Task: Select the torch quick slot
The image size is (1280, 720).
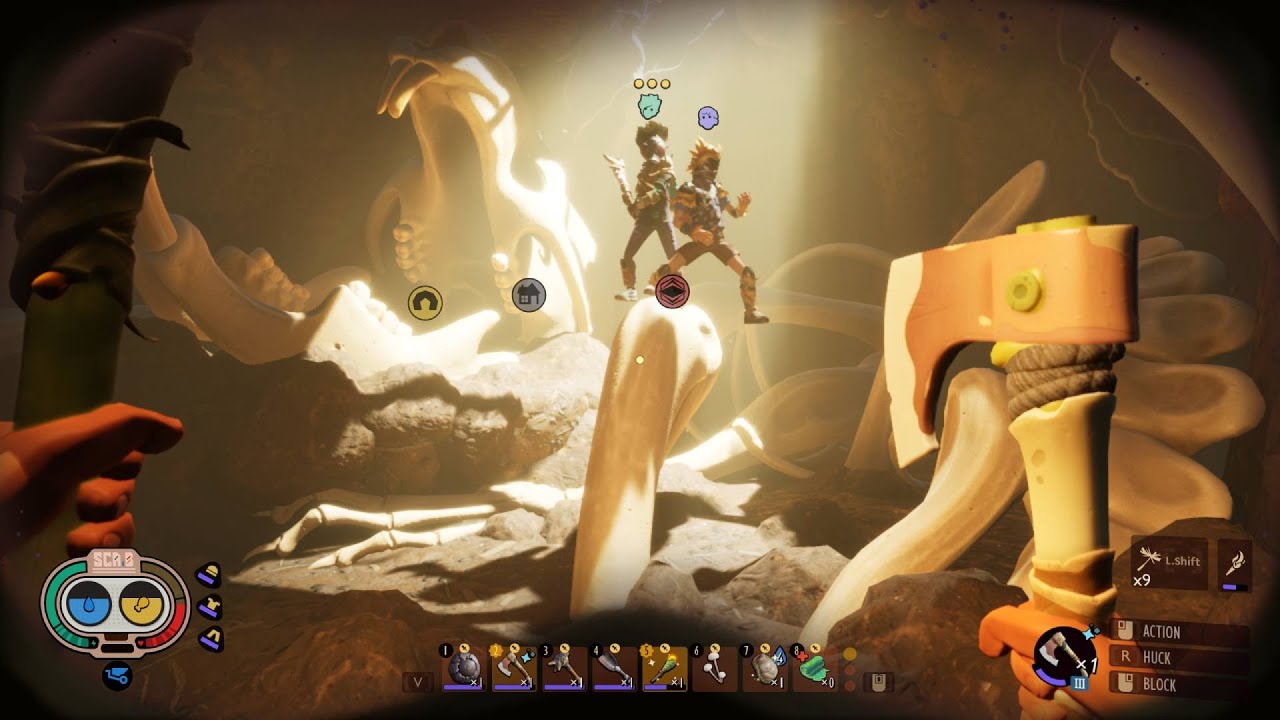Action: pyautogui.click(x=1236, y=564)
